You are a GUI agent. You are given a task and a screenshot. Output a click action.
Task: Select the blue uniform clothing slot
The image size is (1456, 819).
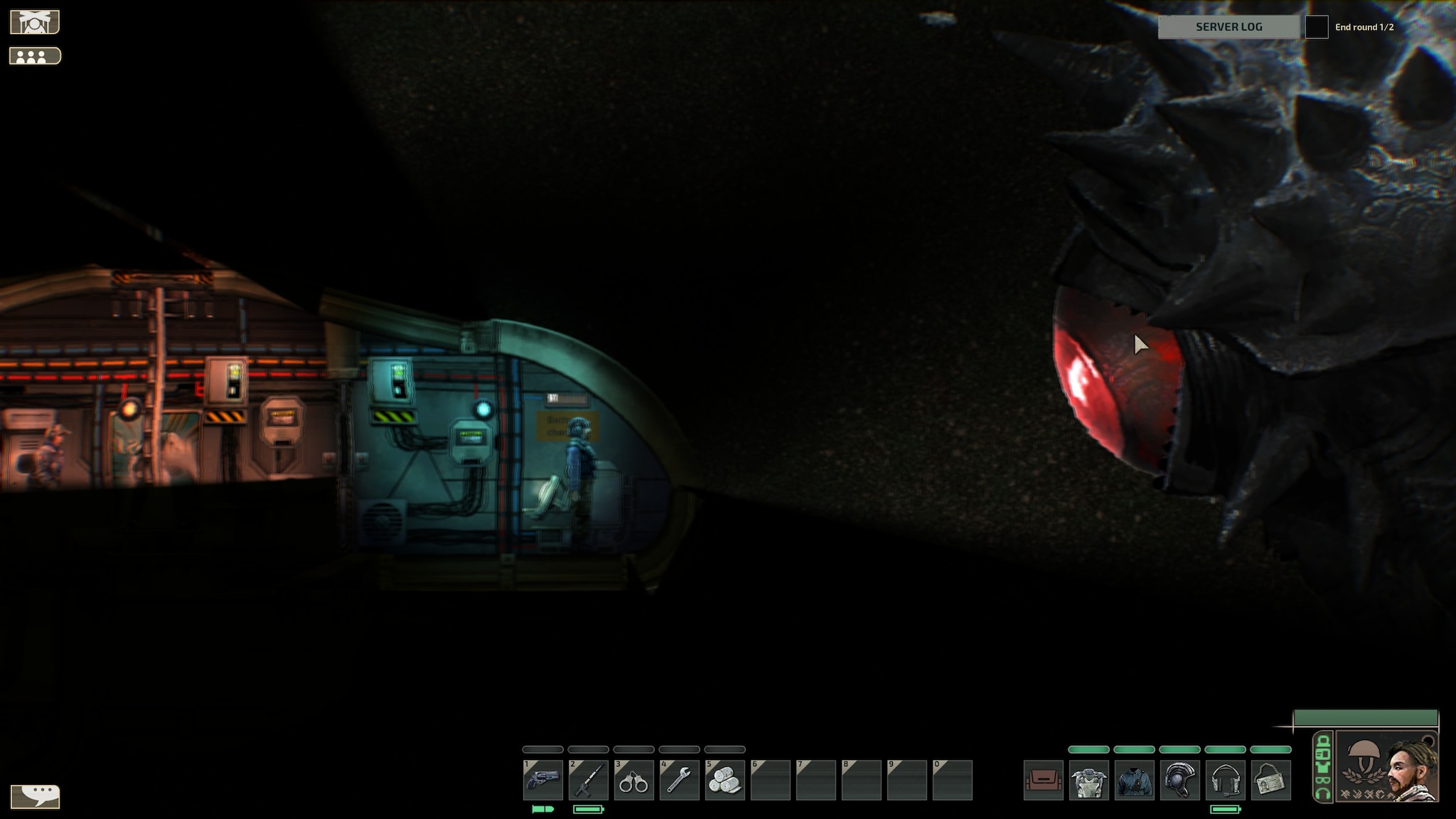(1135, 780)
